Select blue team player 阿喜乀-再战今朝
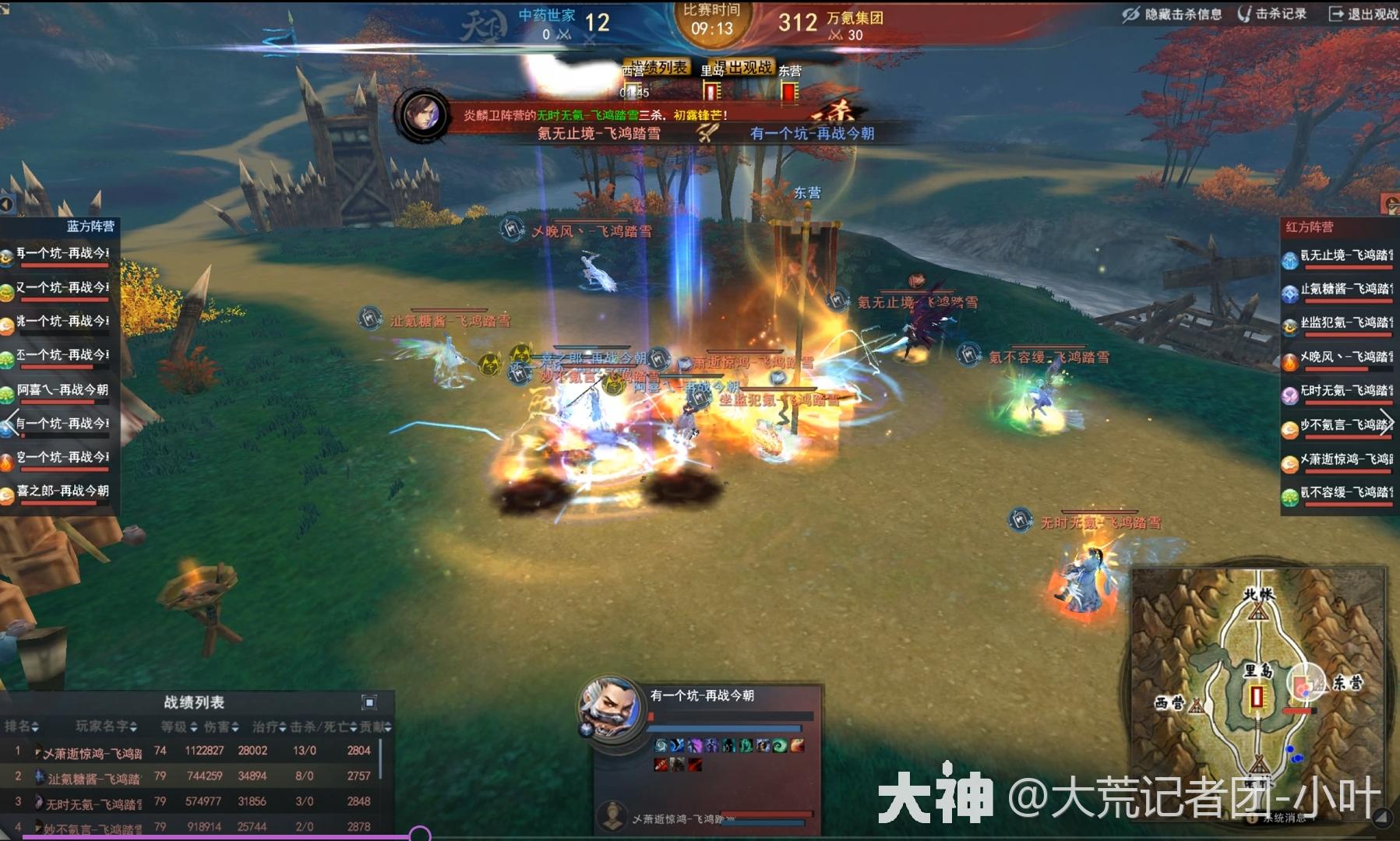This screenshot has height=841, width=1400. tap(61, 389)
